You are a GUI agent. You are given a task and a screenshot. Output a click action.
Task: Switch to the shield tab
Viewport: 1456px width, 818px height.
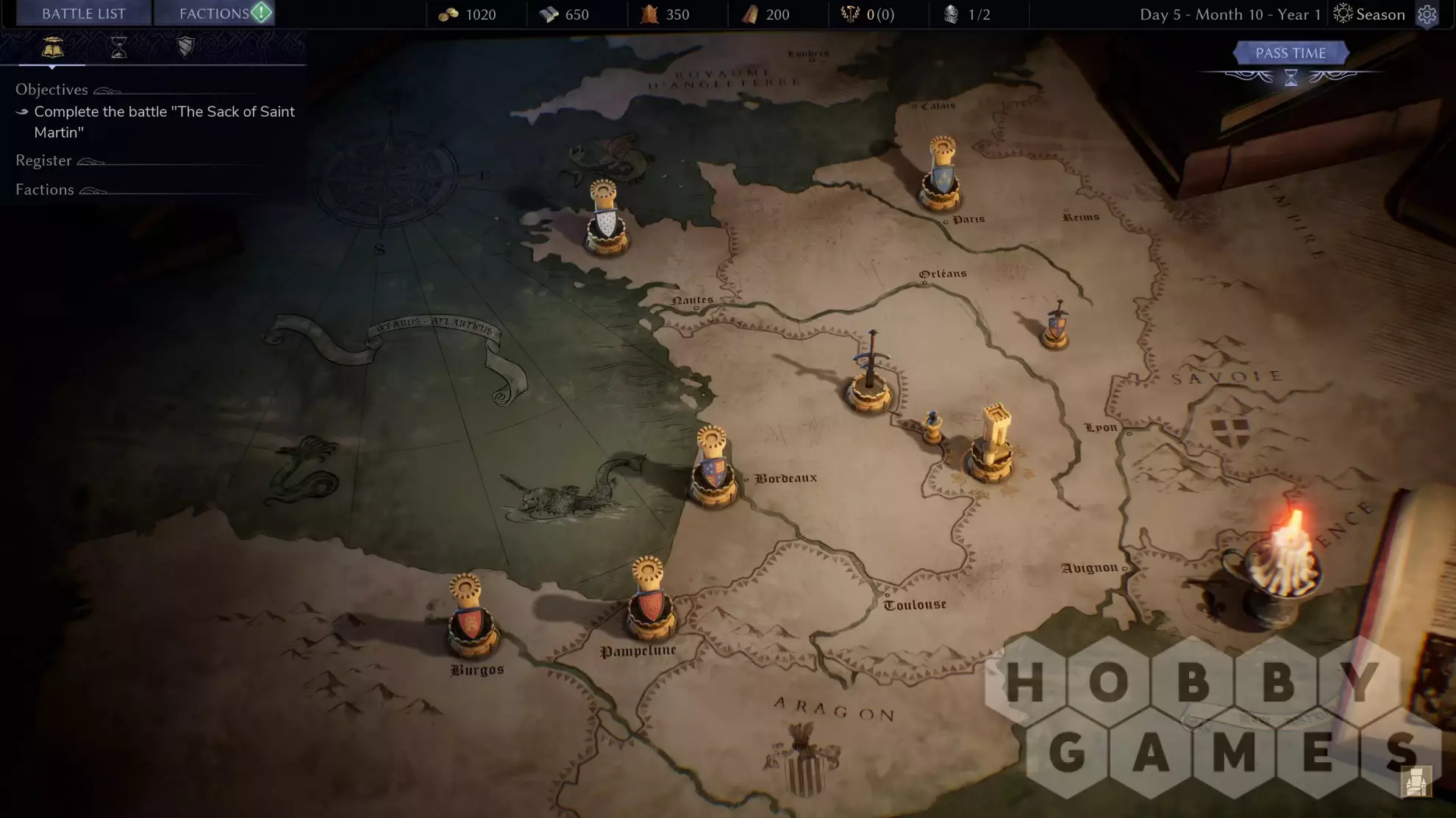[185, 48]
